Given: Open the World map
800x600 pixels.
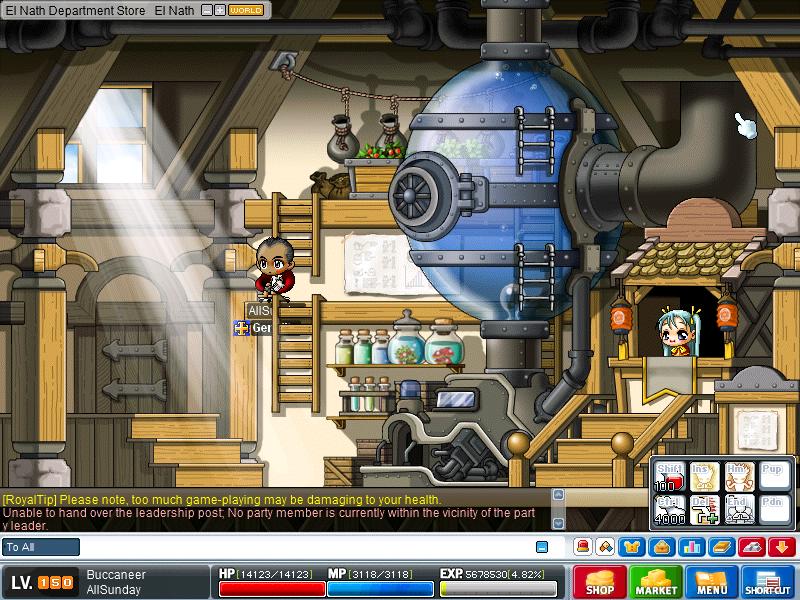Looking at the screenshot, I should 246,10.
